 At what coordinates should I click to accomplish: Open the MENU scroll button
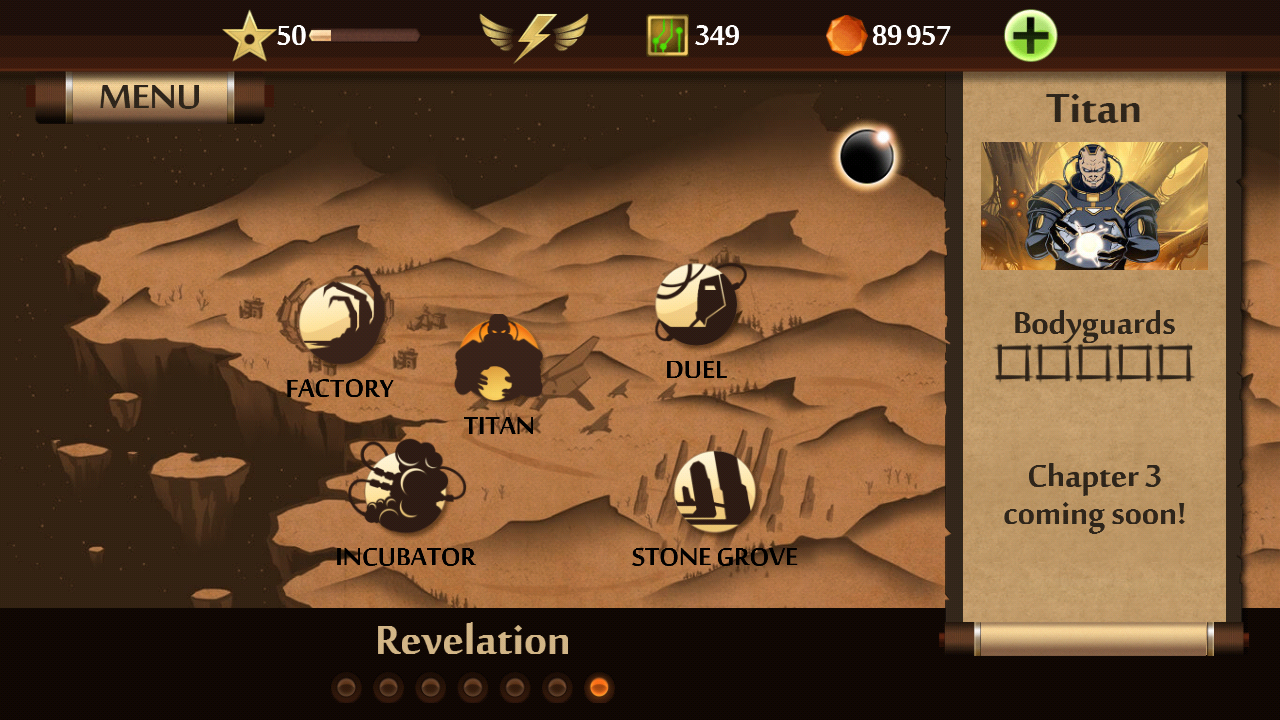point(150,97)
